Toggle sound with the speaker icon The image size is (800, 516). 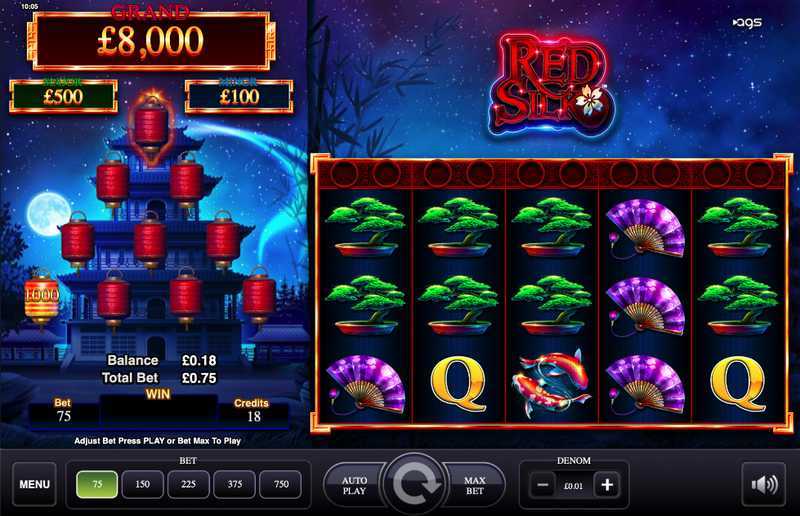pyautogui.click(x=764, y=485)
